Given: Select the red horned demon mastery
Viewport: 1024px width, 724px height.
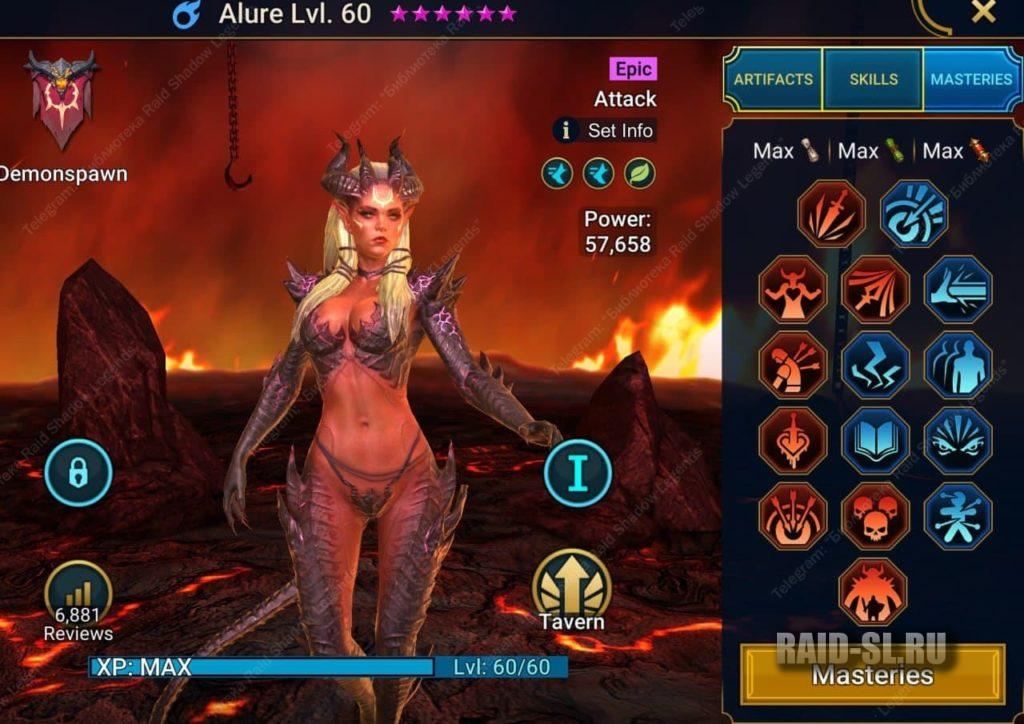Looking at the screenshot, I should (x=873, y=592).
